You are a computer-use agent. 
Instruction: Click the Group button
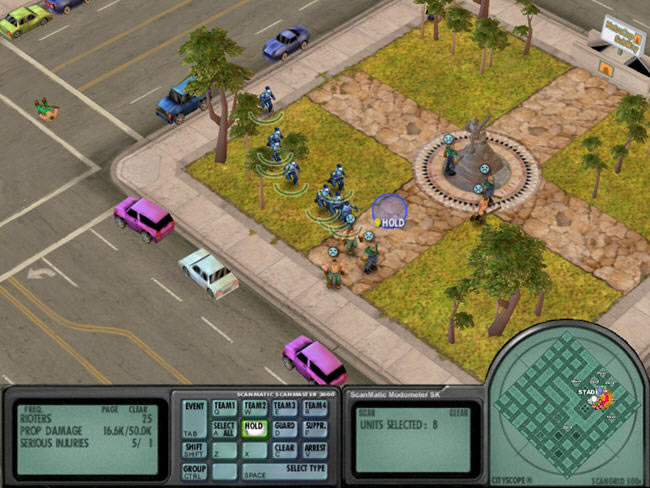[195, 471]
